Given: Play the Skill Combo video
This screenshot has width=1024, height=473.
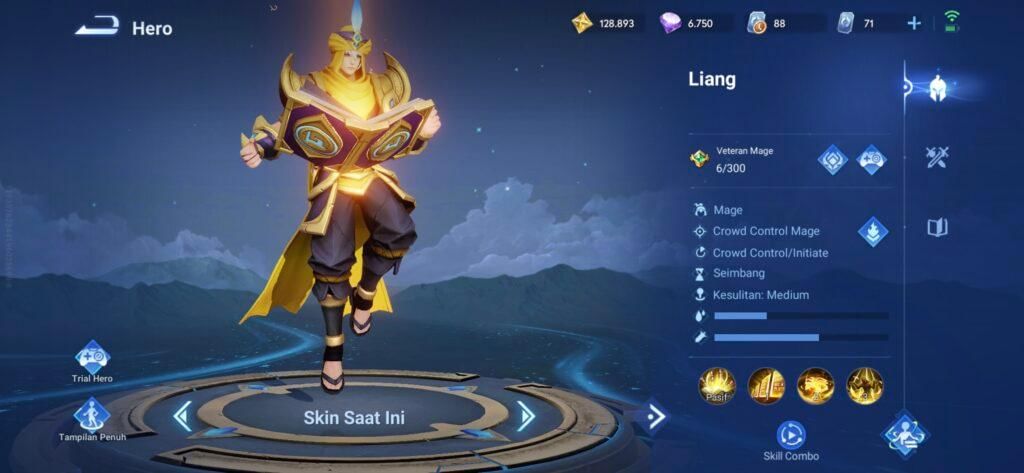Looking at the screenshot, I should (x=791, y=435).
